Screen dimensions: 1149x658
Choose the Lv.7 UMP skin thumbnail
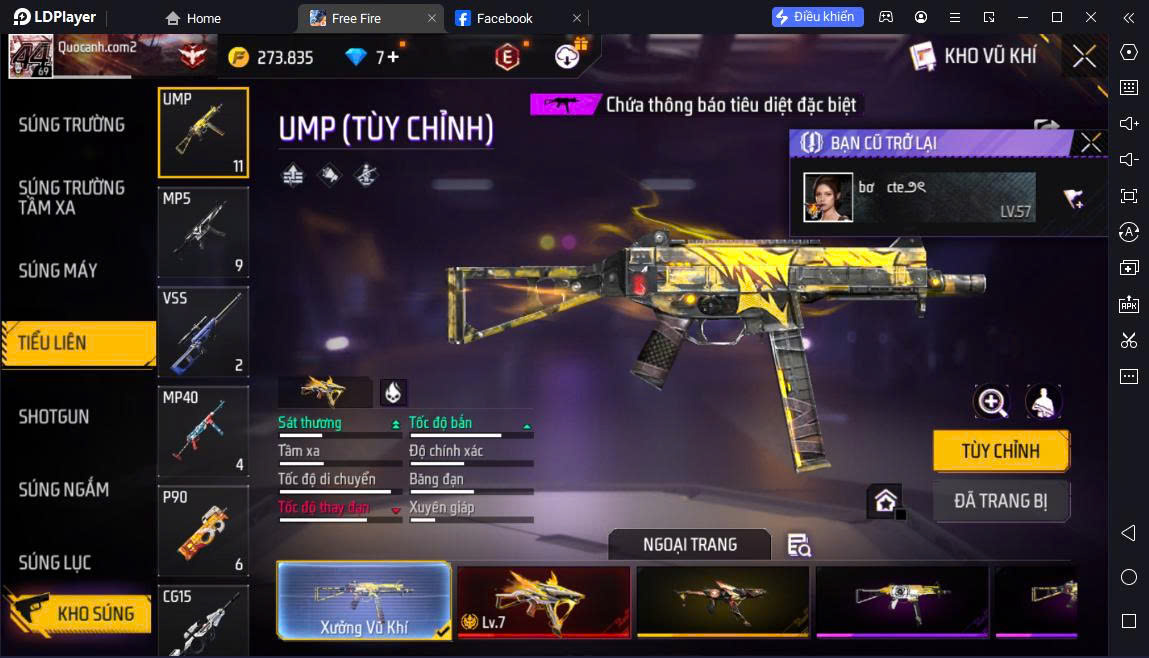click(543, 601)
